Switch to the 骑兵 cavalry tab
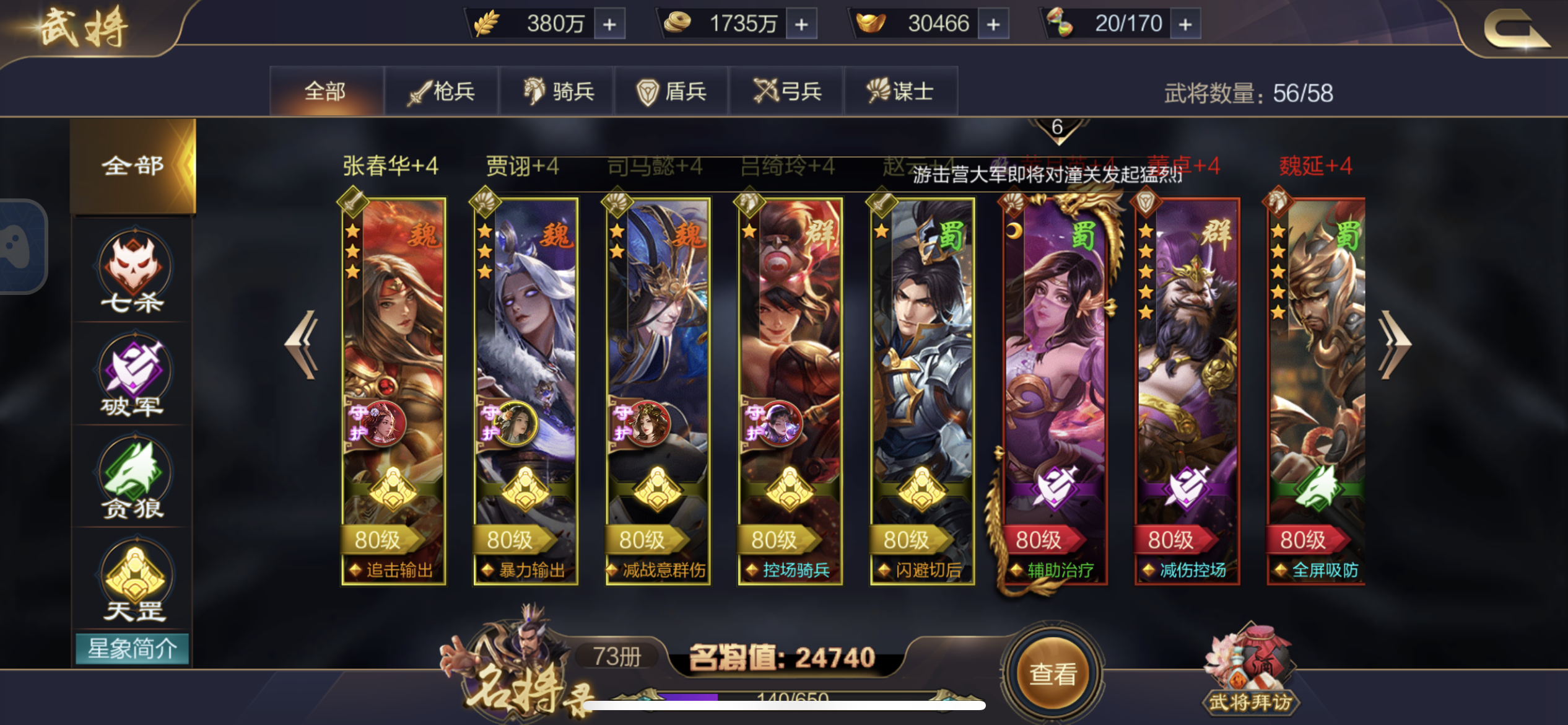 557,90
